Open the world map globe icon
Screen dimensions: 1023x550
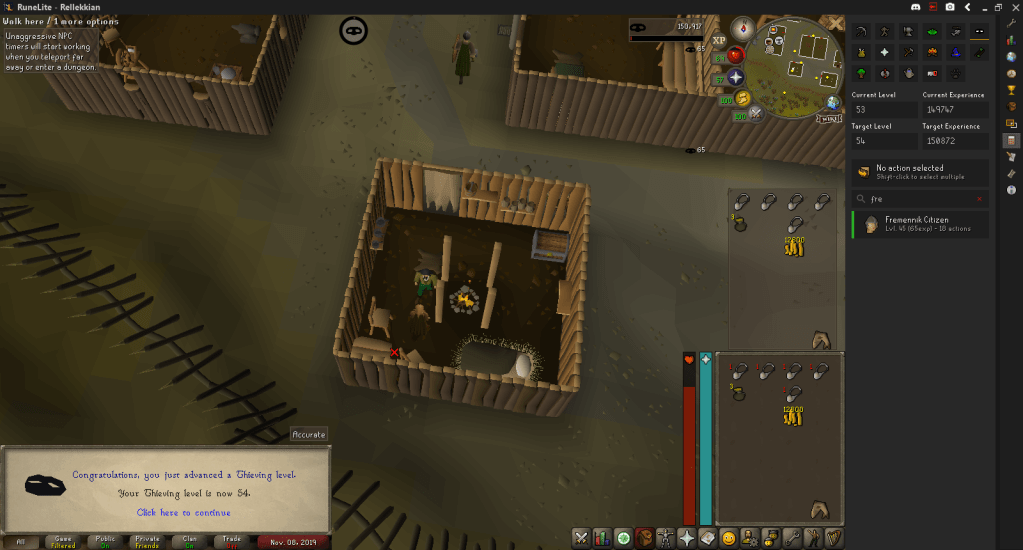[832, 103]
